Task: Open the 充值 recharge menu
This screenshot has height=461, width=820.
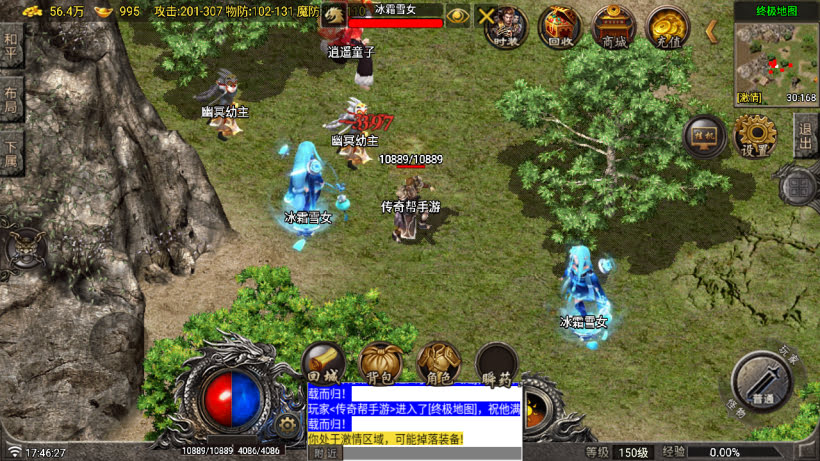Action: tap(667, 25)
